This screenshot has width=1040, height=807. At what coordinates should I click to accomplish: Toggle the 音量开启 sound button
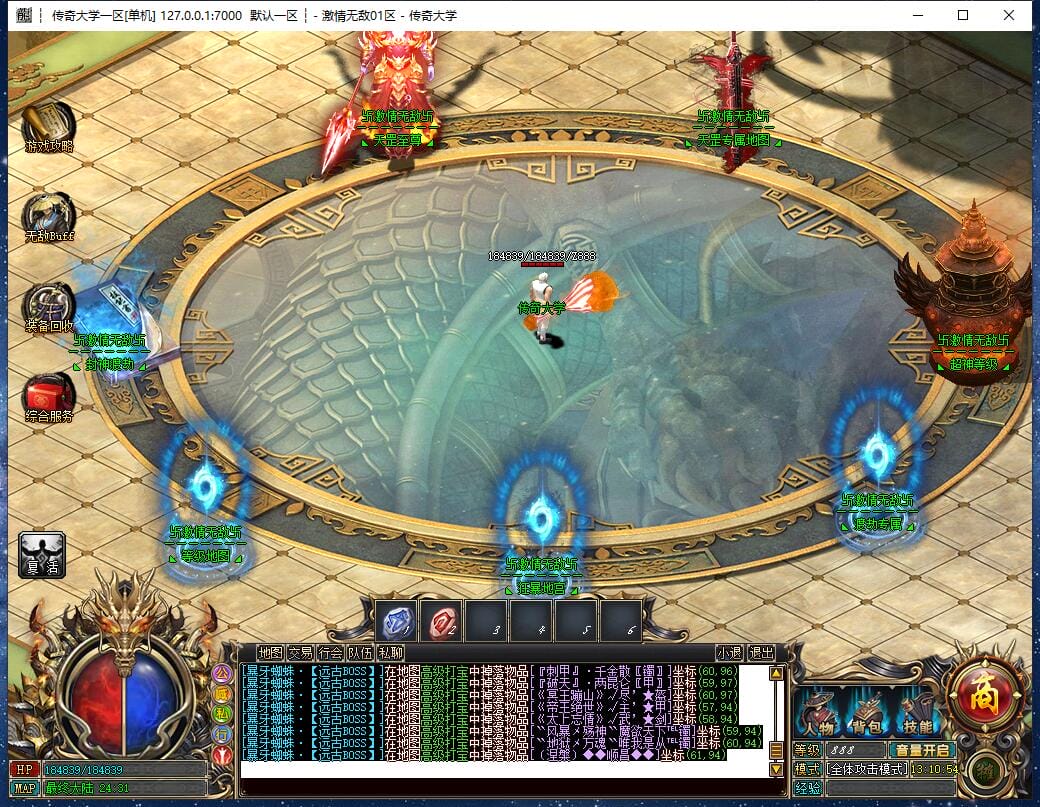click(922, 750)
